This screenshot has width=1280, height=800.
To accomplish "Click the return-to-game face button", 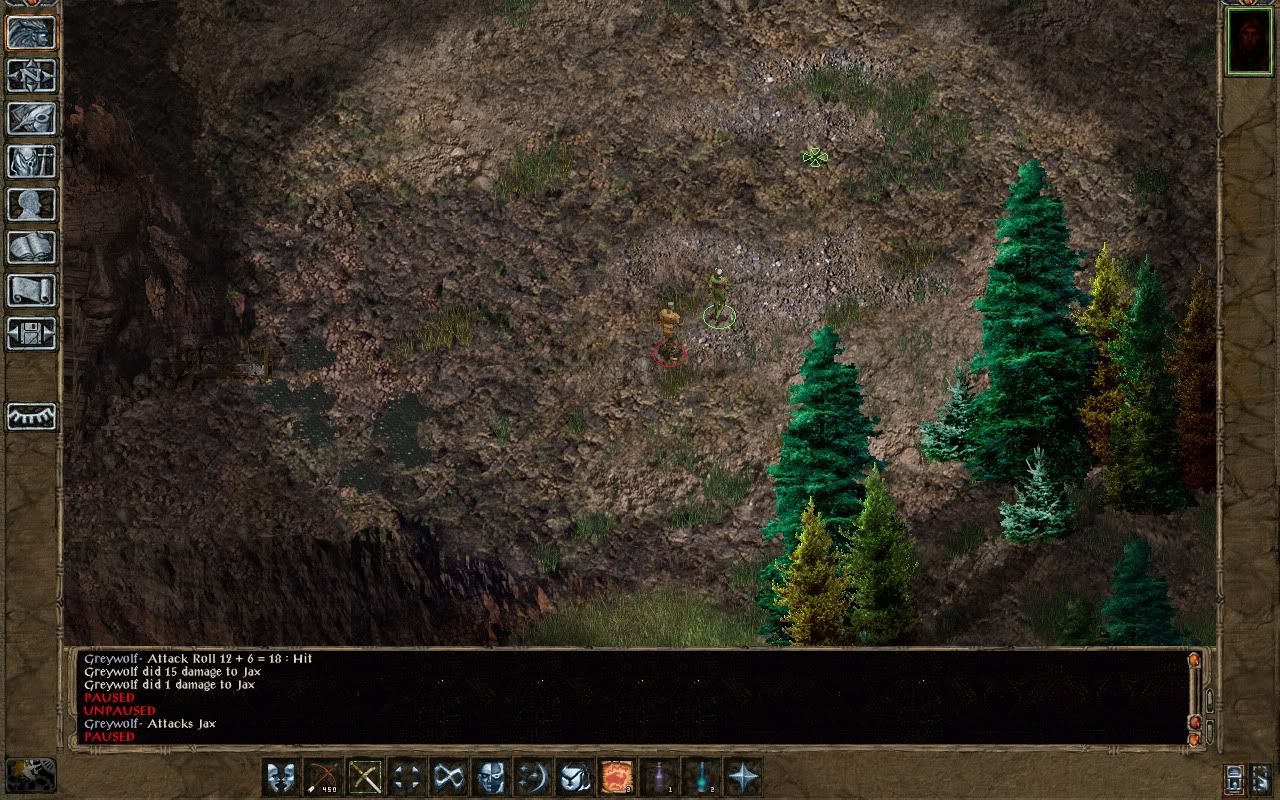I will [x=31, y=32].
